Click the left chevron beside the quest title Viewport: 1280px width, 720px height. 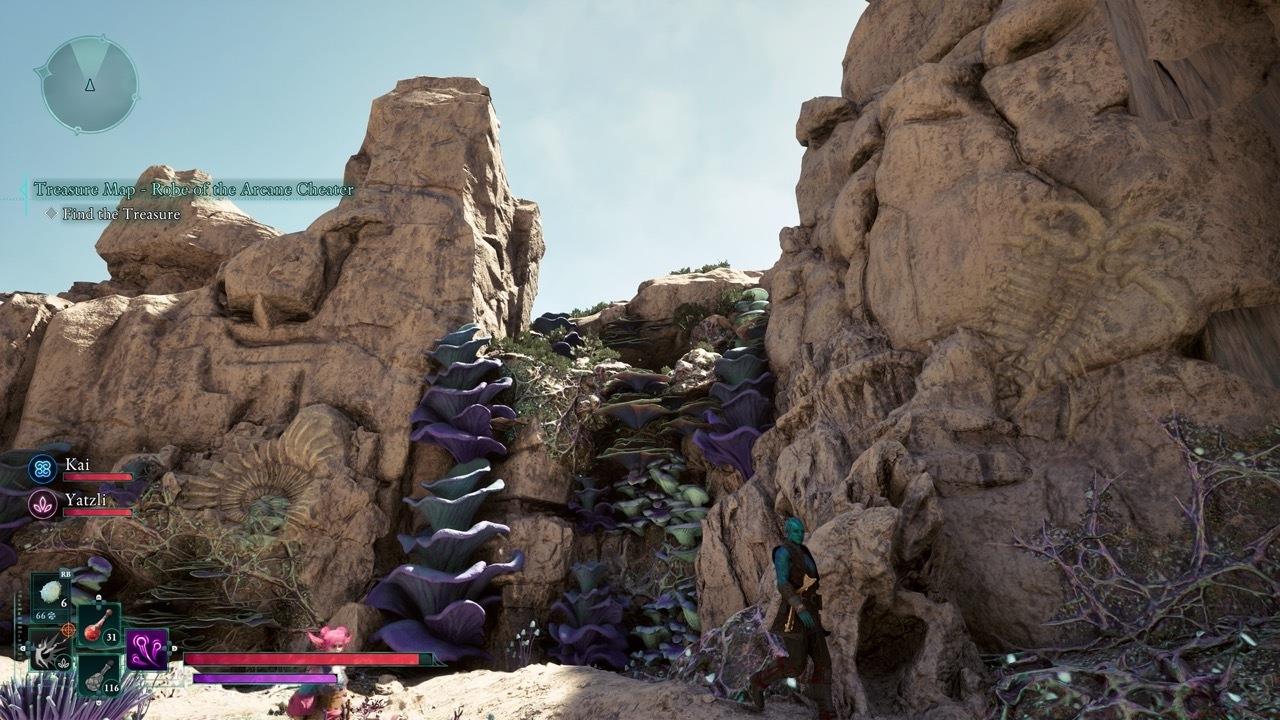[x=24, y=186]
